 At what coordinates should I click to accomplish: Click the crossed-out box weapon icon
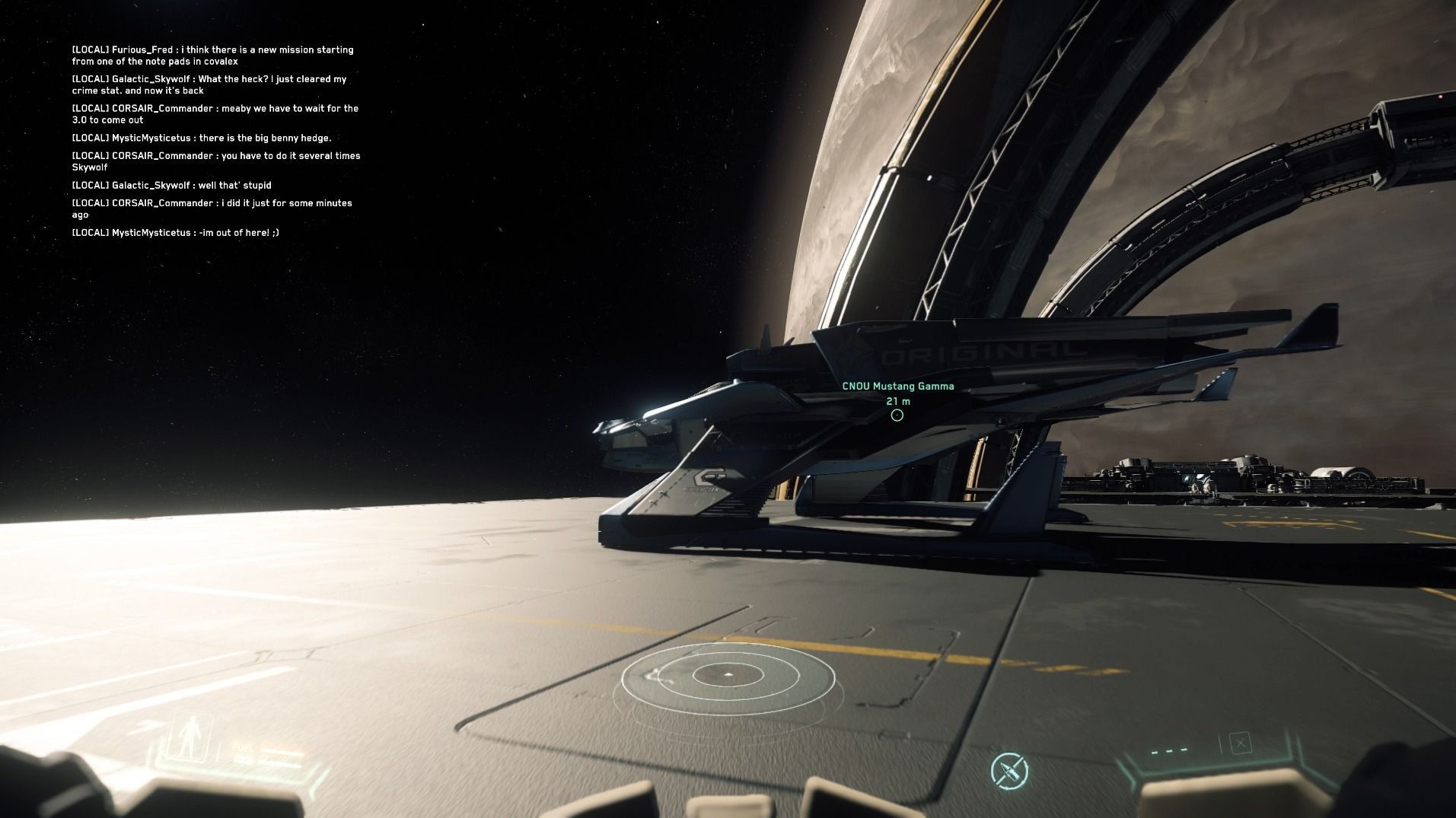tap(1240, 743)
